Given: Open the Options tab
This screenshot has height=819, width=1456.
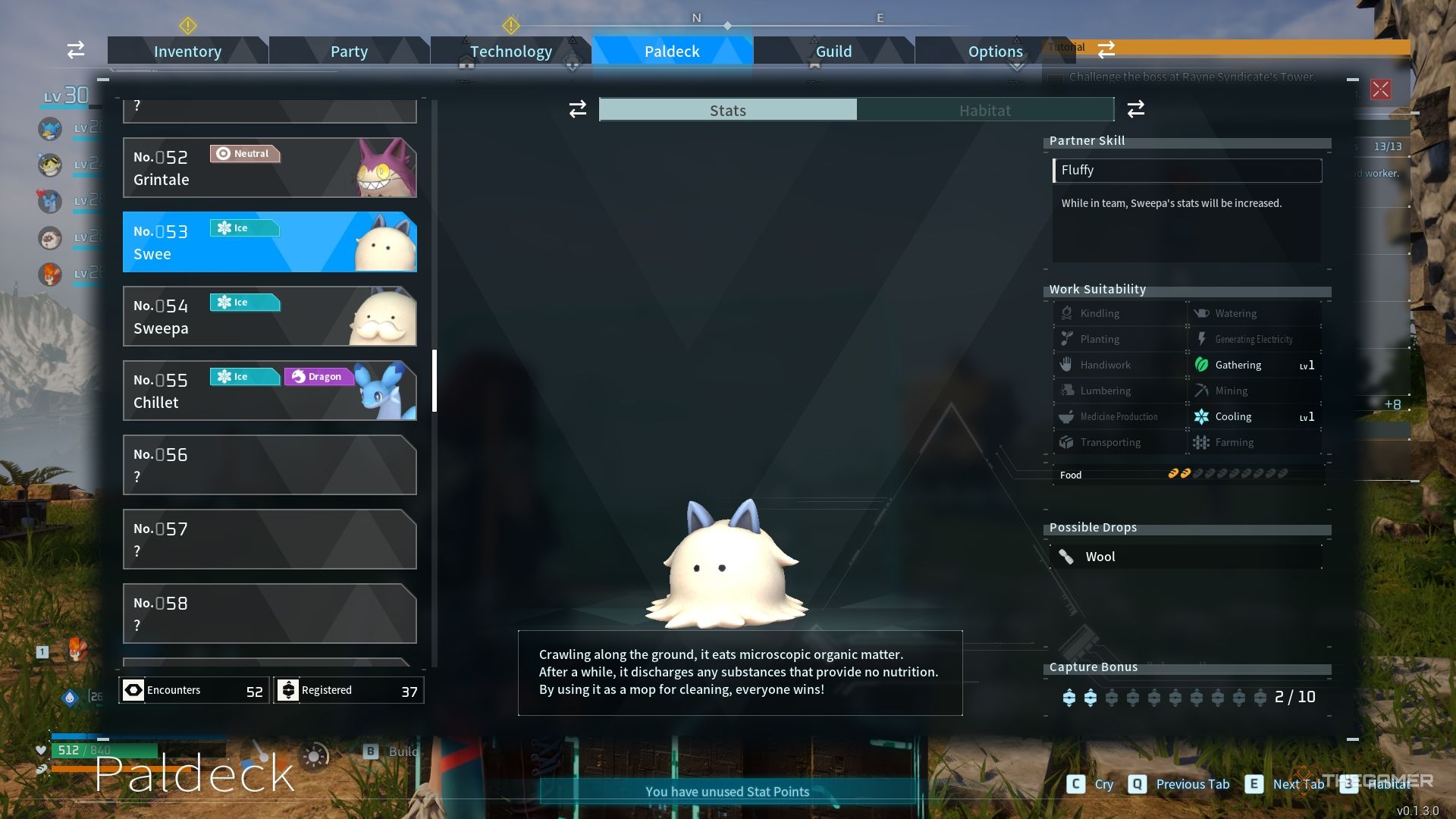Looking at the screenshot, I should point(995,51).
